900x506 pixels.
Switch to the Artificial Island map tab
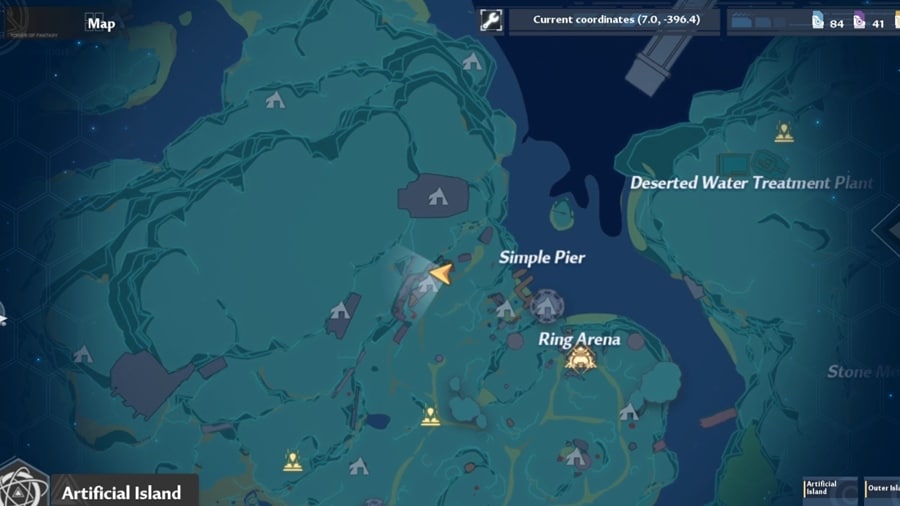tap(818, 488)
